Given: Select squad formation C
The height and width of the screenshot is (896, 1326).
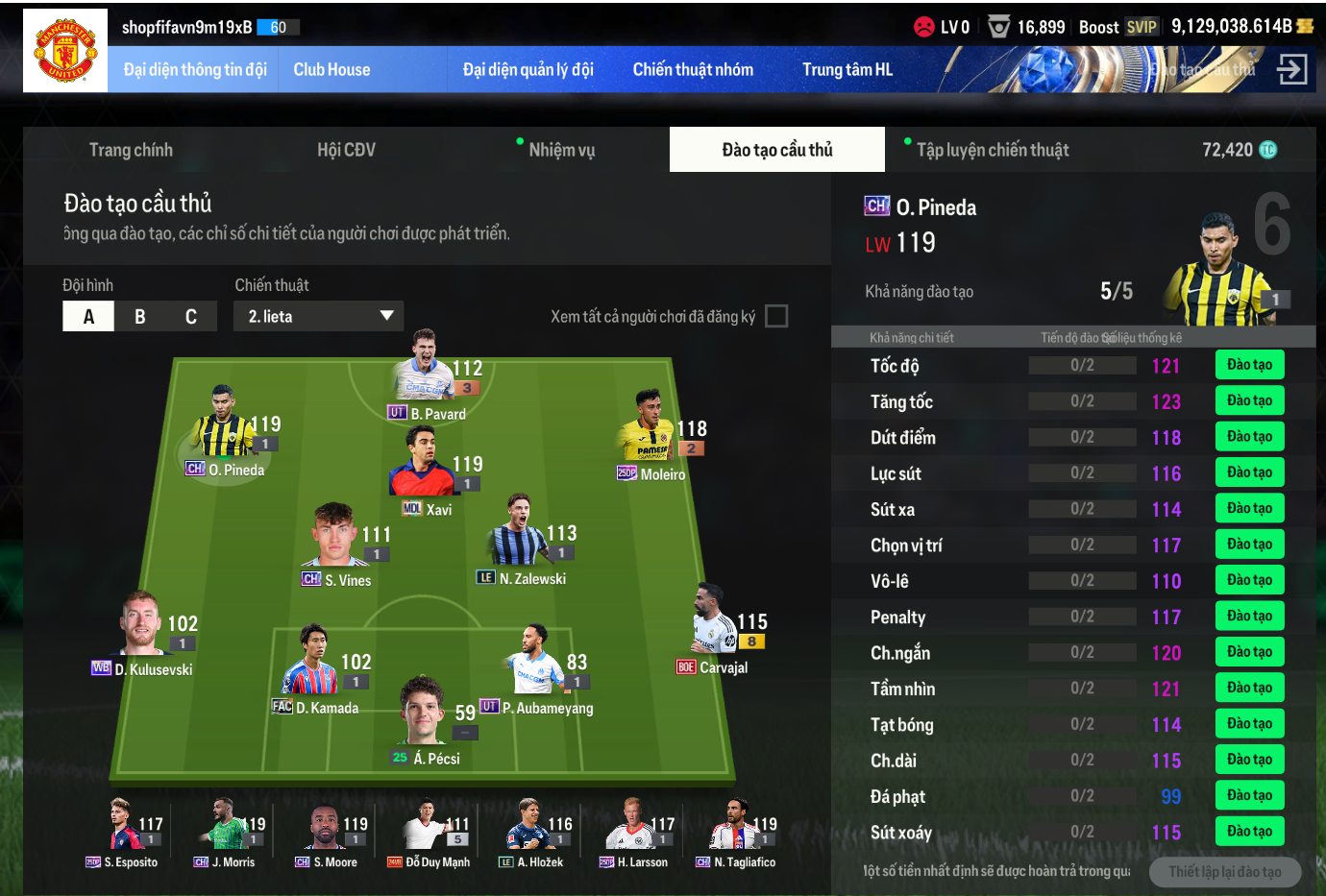Looking at the screenshot, I should (x=191, y=316).
